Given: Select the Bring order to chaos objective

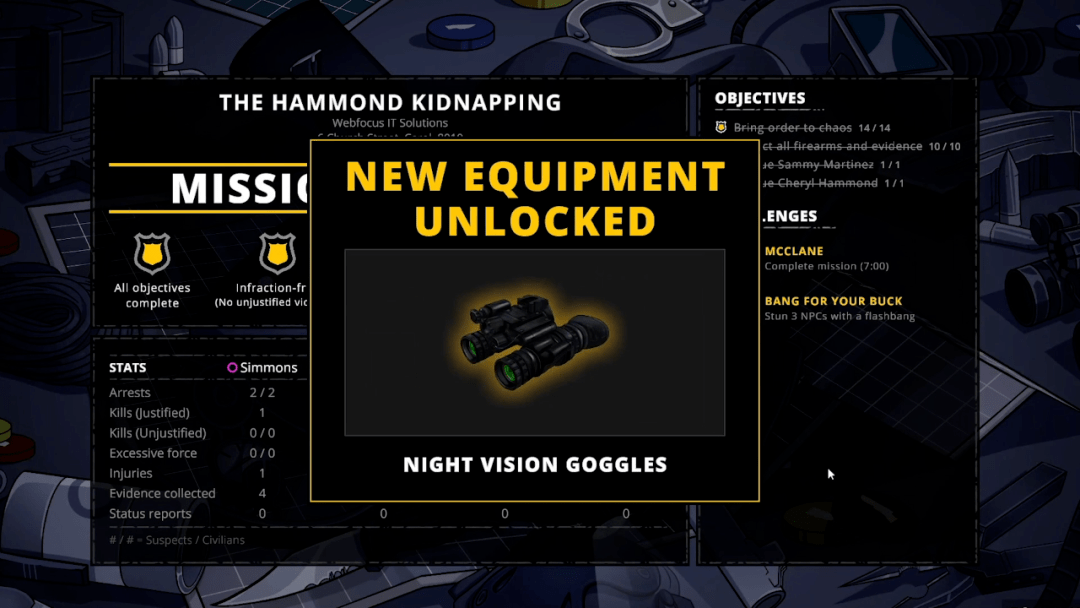Looking at the screenshot, I should 792,128.
